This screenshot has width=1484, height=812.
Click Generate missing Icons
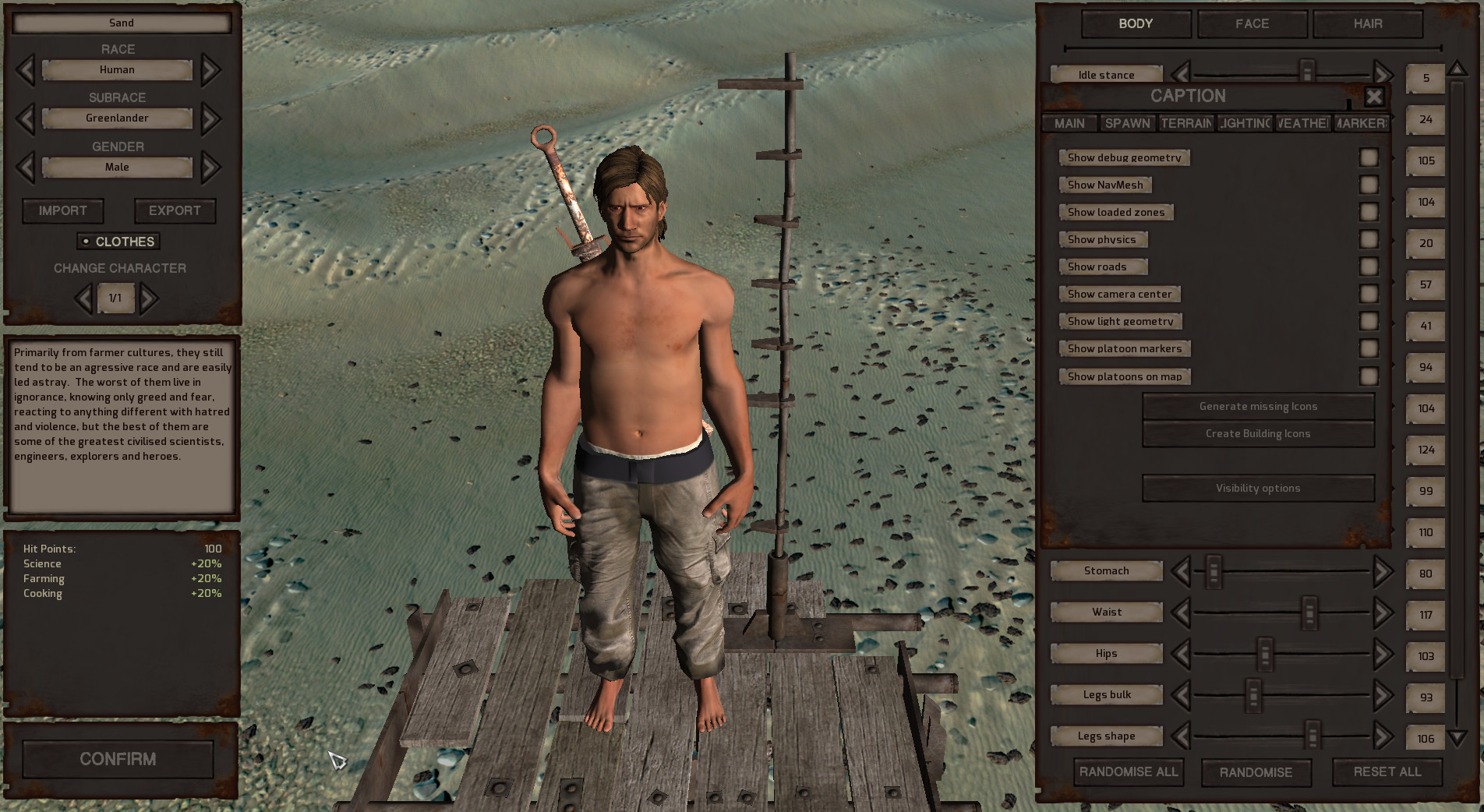1257,406
